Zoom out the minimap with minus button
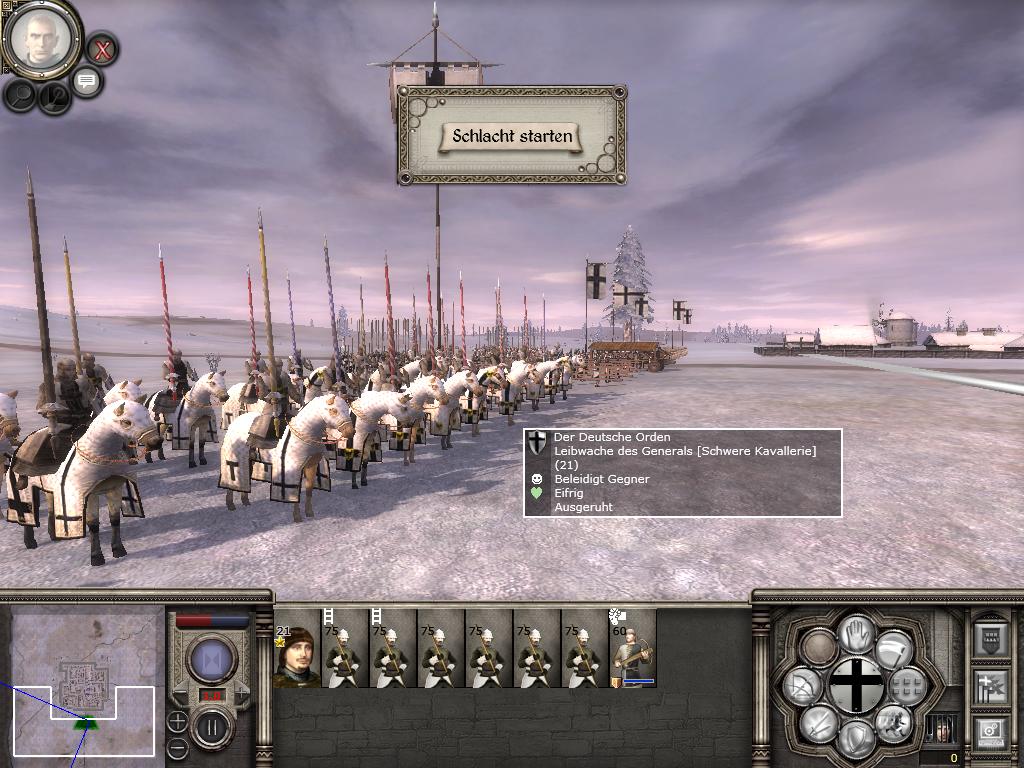 [177, 746]
